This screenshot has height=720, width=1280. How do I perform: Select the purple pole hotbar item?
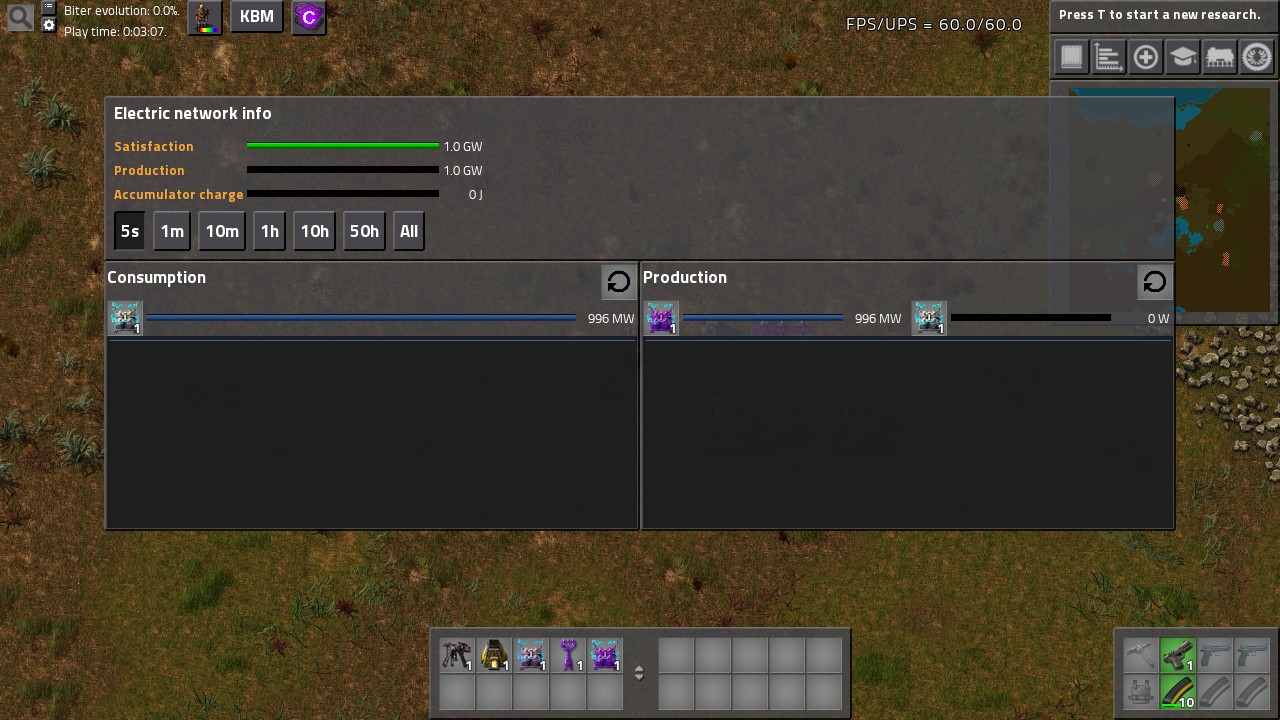[568, 655]
